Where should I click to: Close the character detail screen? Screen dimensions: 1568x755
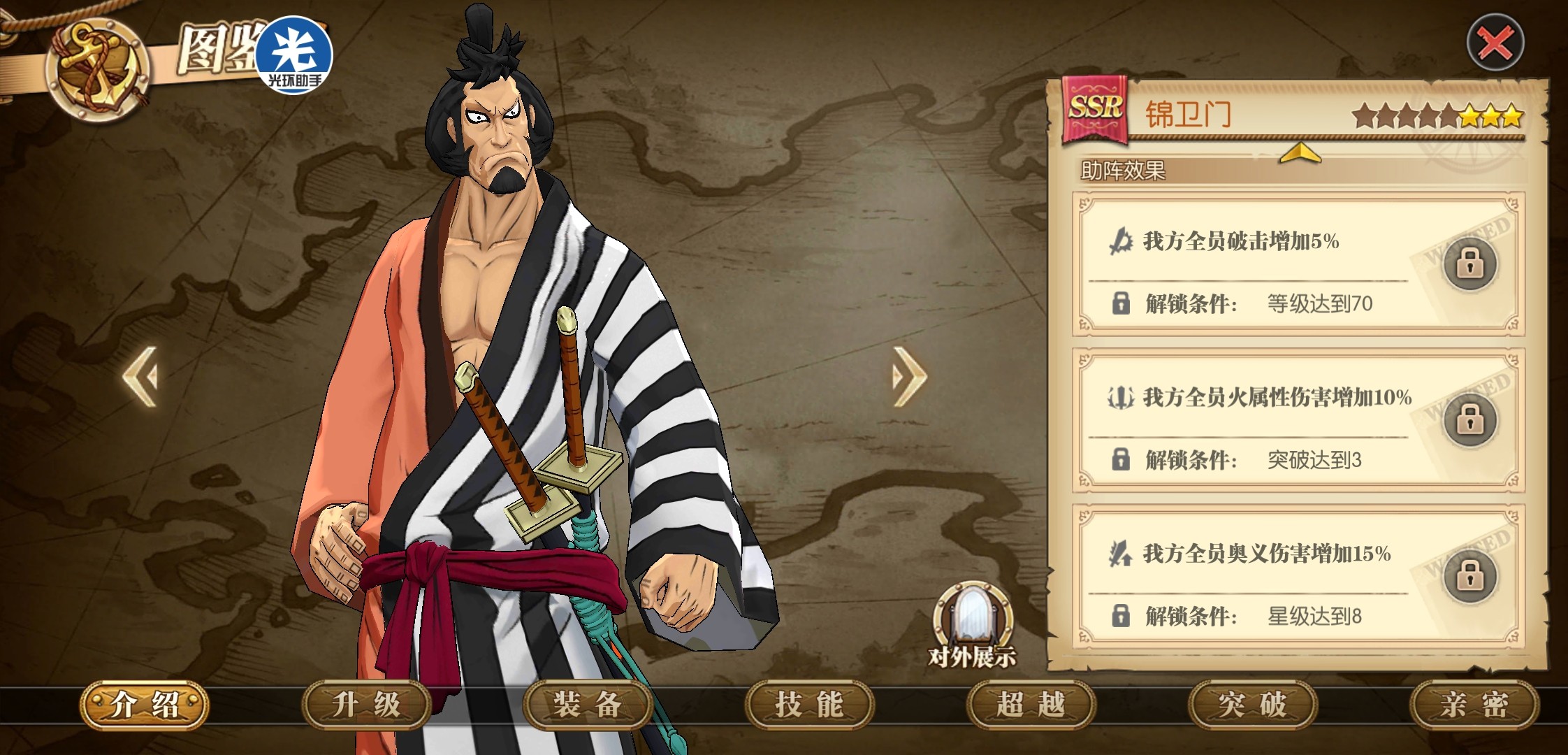point(1495,44)
